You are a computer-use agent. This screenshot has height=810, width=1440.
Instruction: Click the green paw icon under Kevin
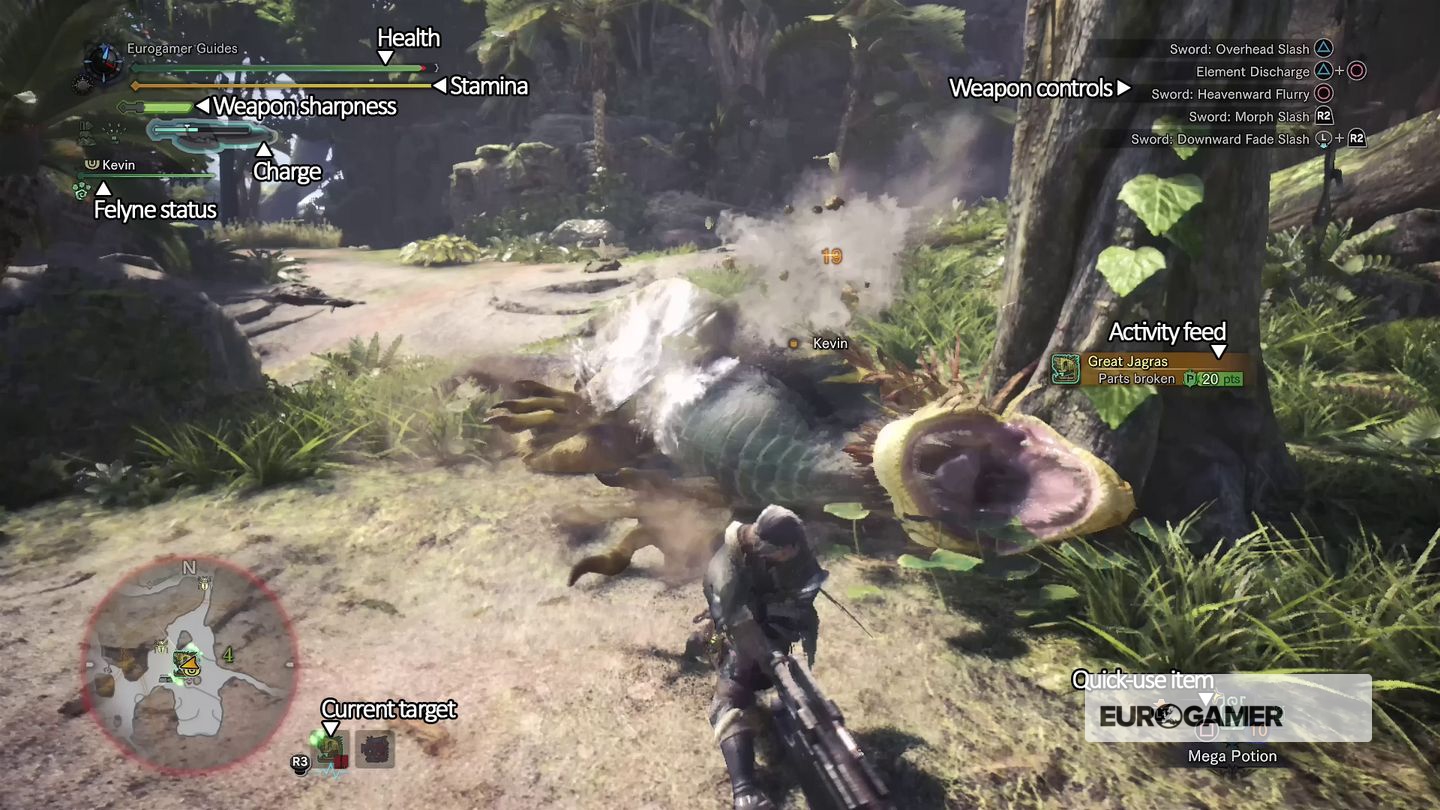click(82, 189)
